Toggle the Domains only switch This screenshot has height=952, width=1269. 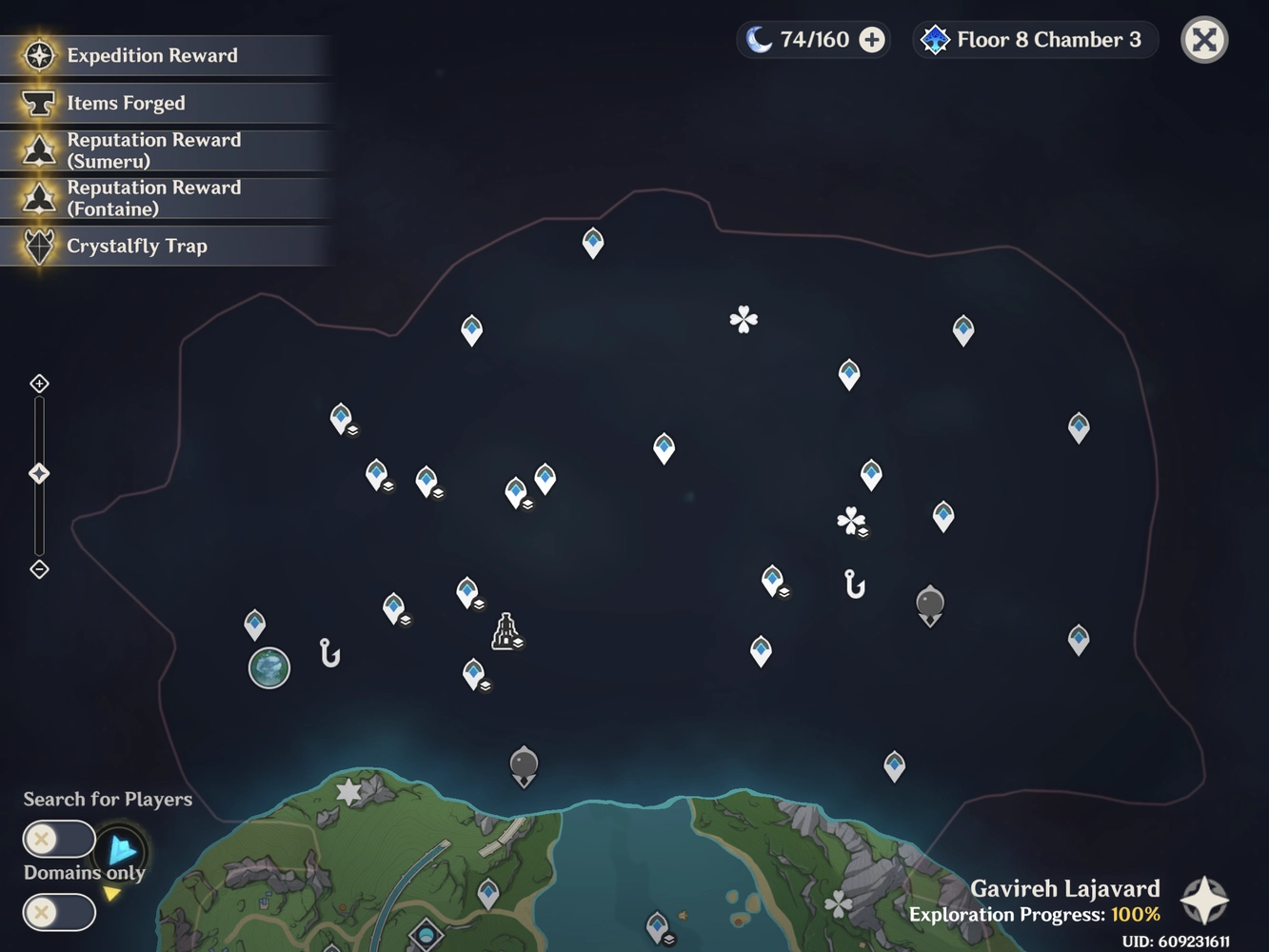pos(58,911)
